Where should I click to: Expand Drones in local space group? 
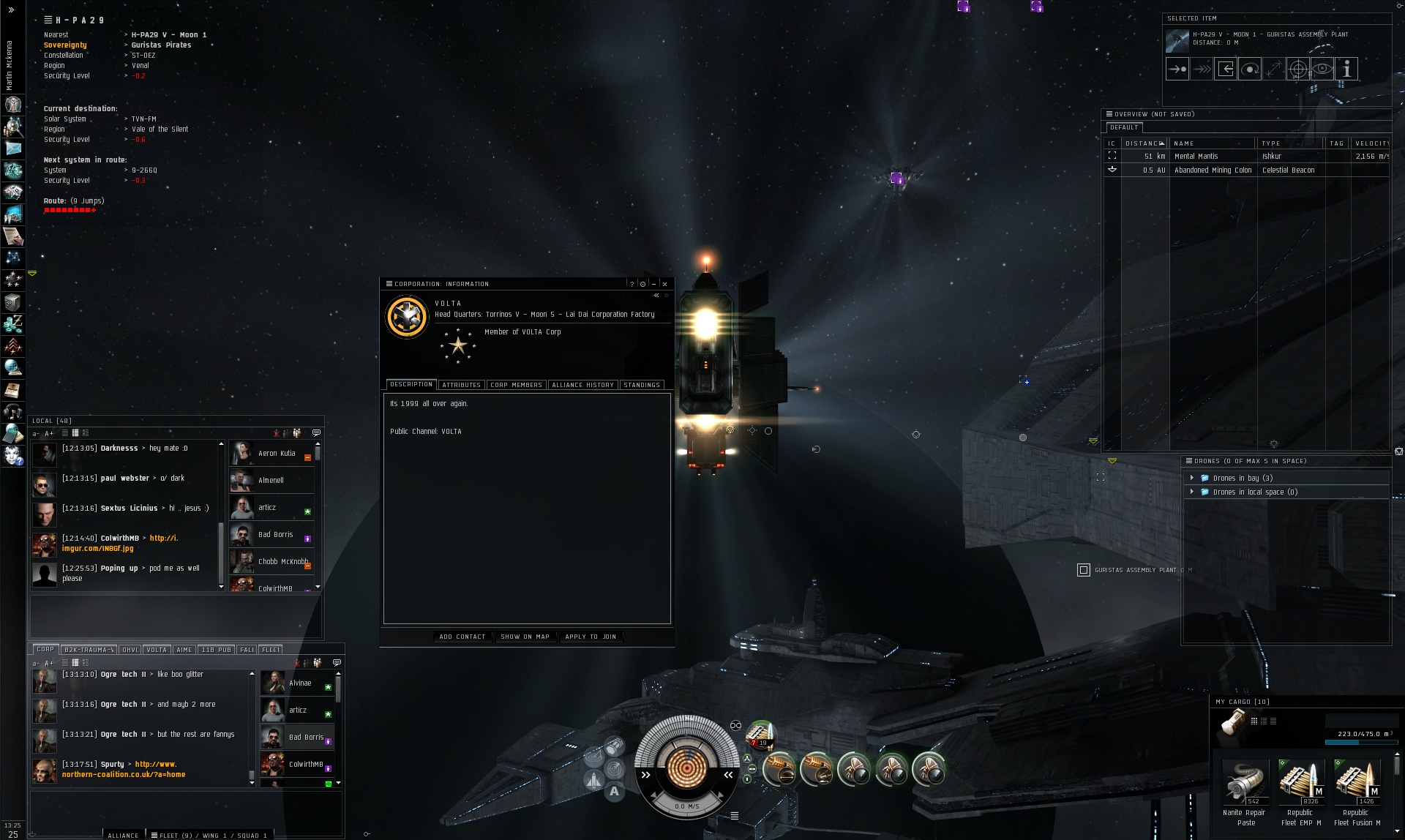[x=1192, y=492]
